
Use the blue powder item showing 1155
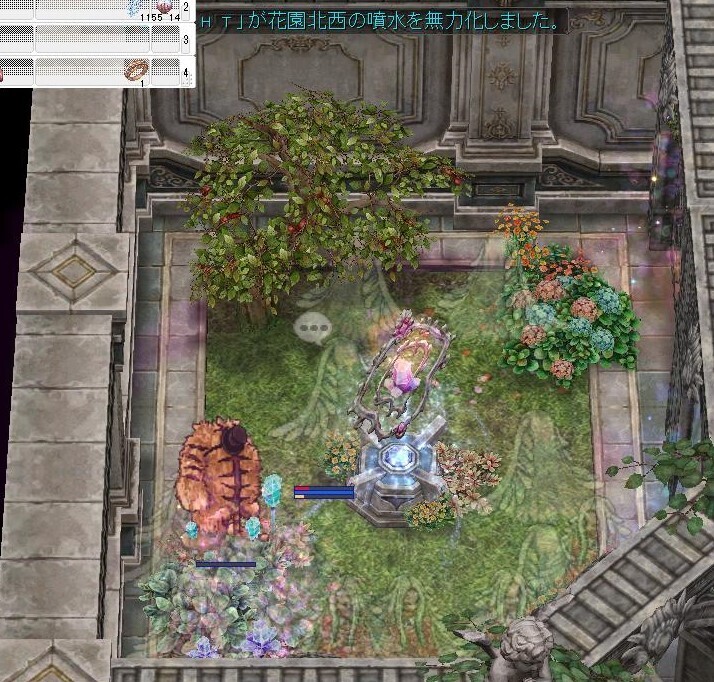[x=135, y=8]
